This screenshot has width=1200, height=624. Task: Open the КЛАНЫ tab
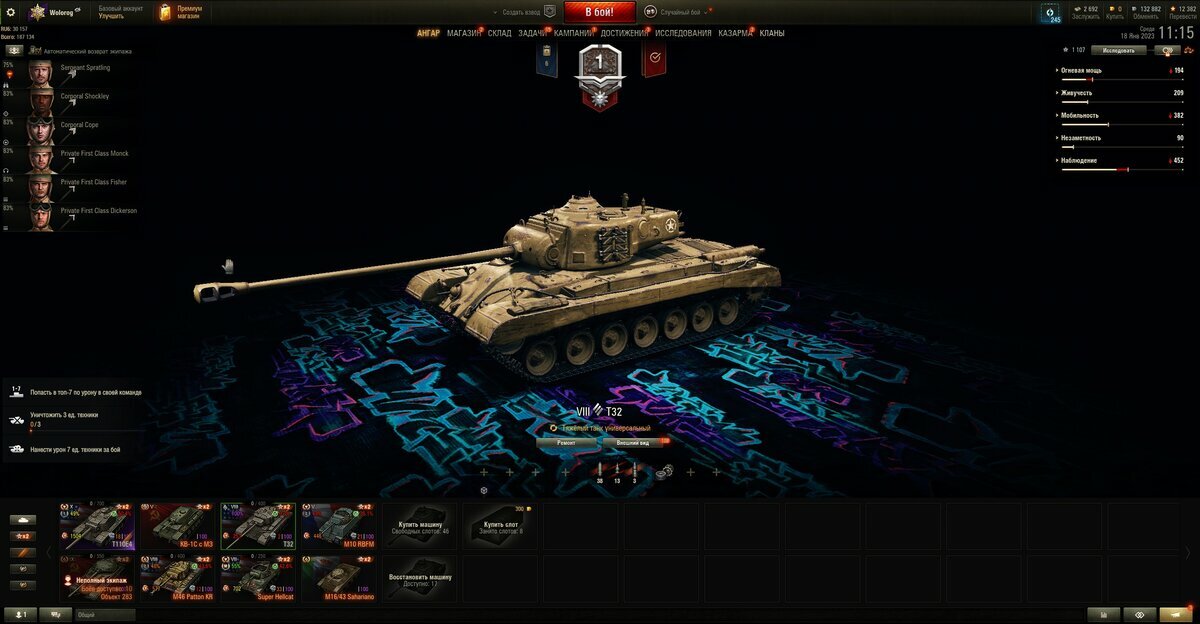point(772,33)
